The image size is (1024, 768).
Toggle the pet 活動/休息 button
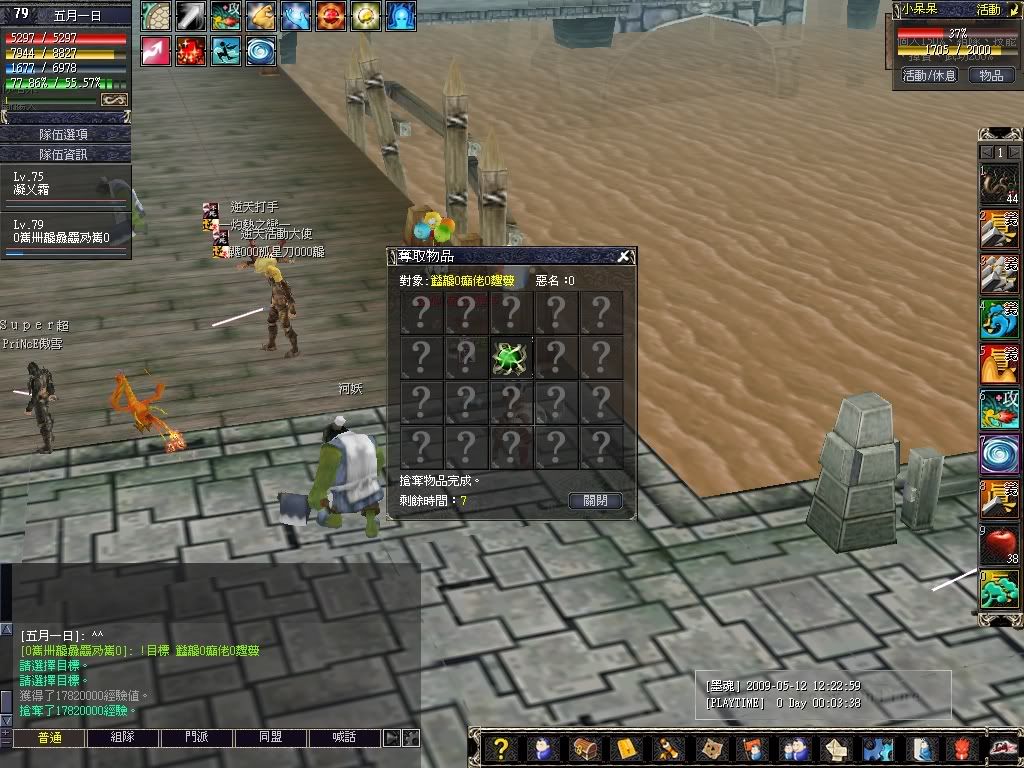point(929,75)
